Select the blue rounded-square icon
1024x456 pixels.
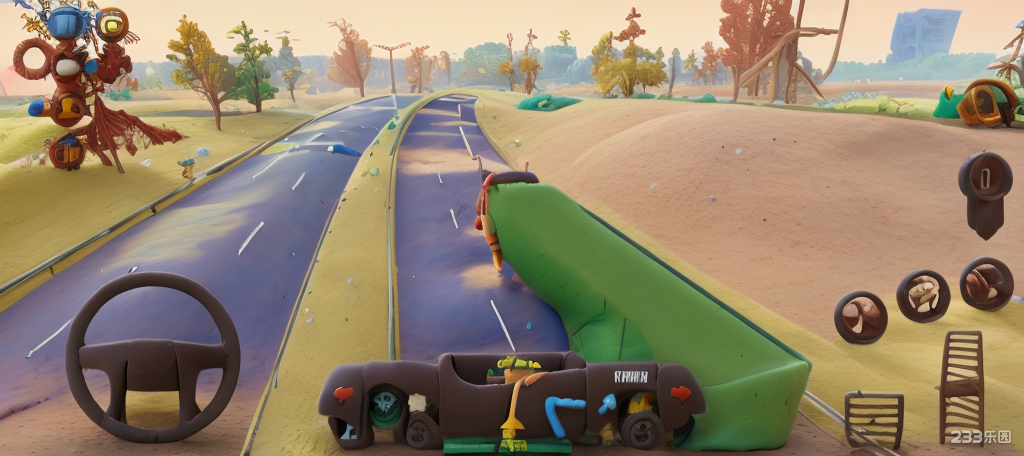[x=67, y=22]
